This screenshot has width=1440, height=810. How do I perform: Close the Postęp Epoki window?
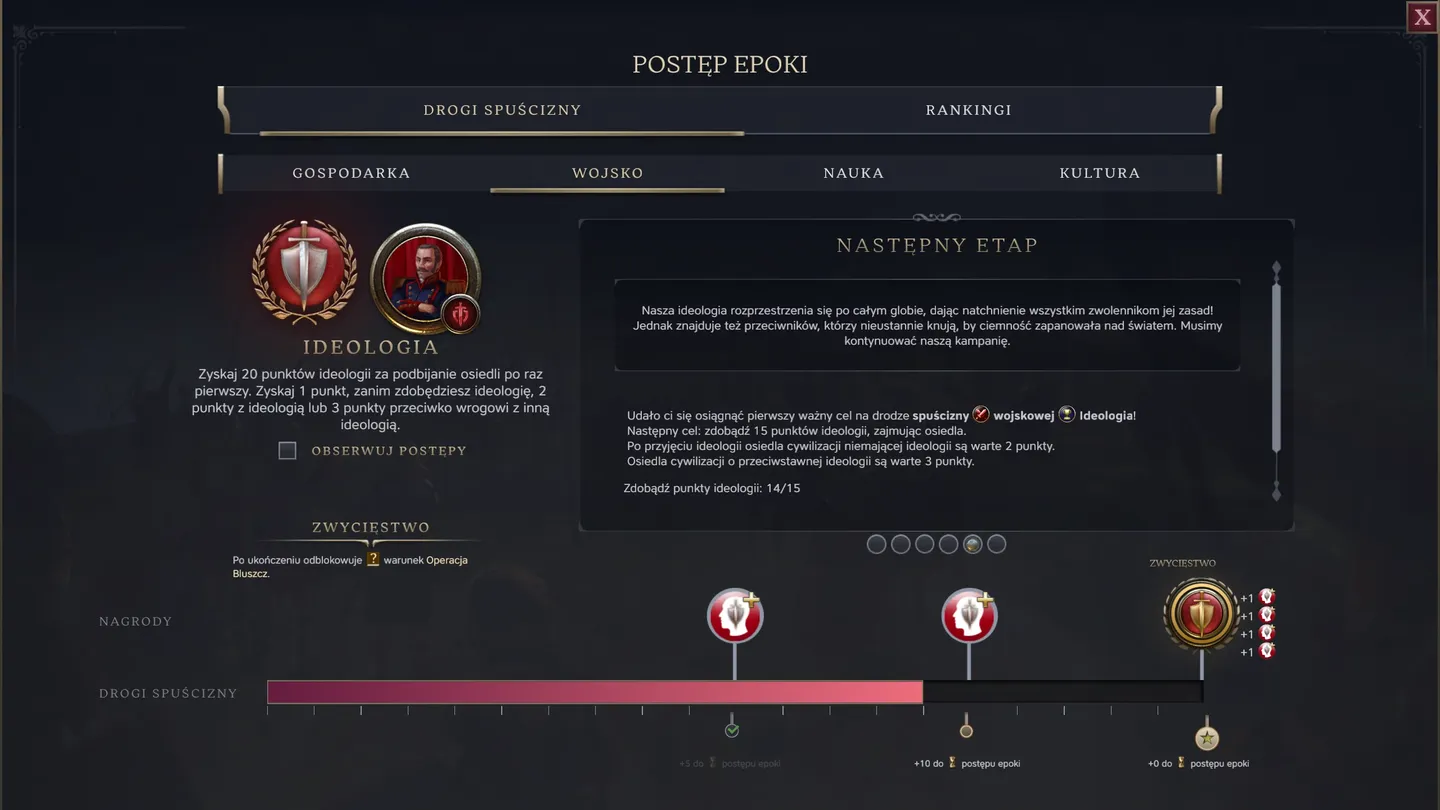1421,16
